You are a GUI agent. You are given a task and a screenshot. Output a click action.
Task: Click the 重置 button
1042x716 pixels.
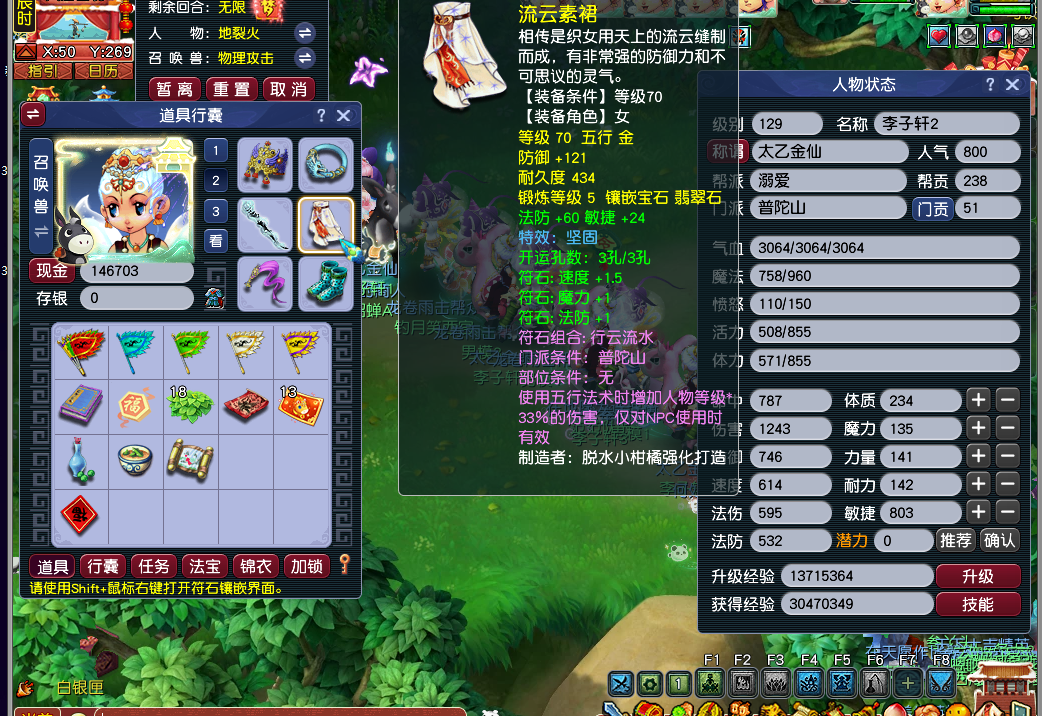pyautogui.click(x=232, y=89)
